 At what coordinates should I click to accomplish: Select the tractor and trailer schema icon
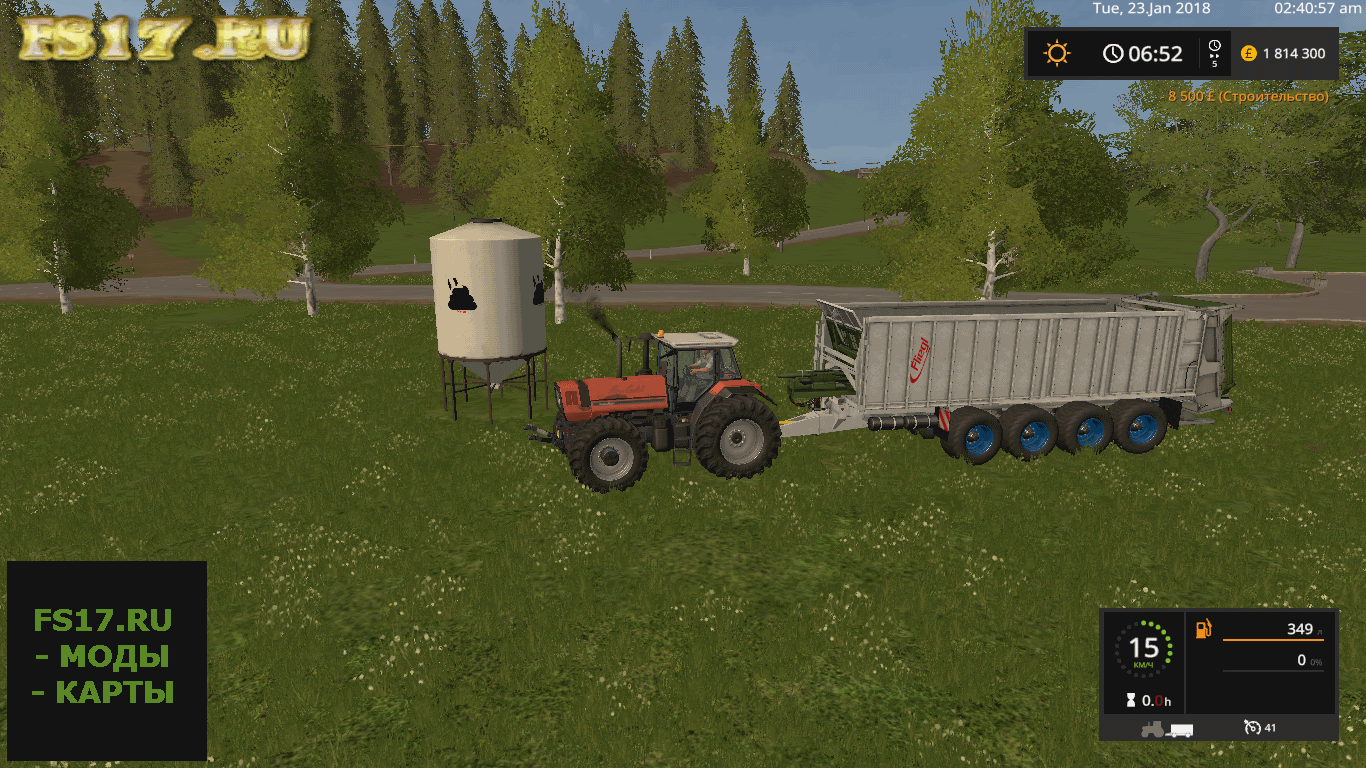pos(1167,728)
